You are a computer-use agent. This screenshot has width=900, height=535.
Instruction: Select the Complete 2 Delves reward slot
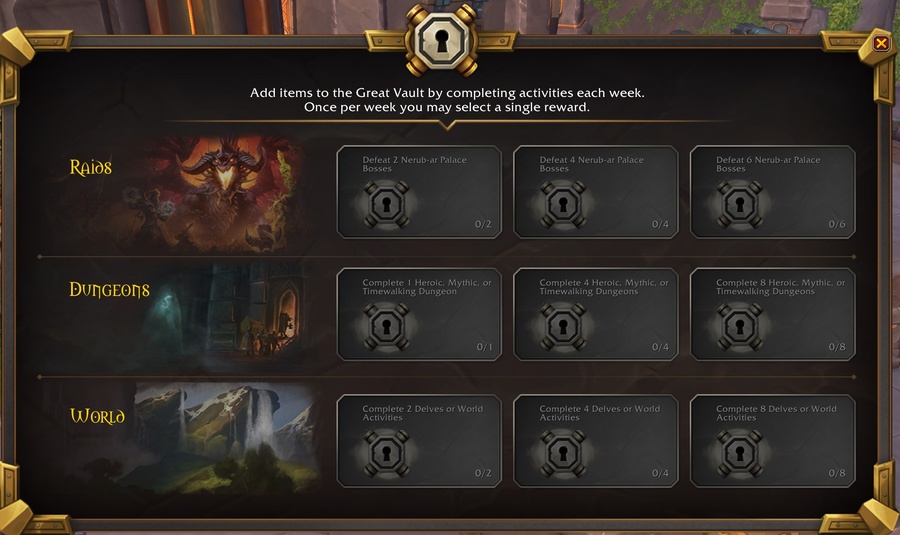(419, 441)
